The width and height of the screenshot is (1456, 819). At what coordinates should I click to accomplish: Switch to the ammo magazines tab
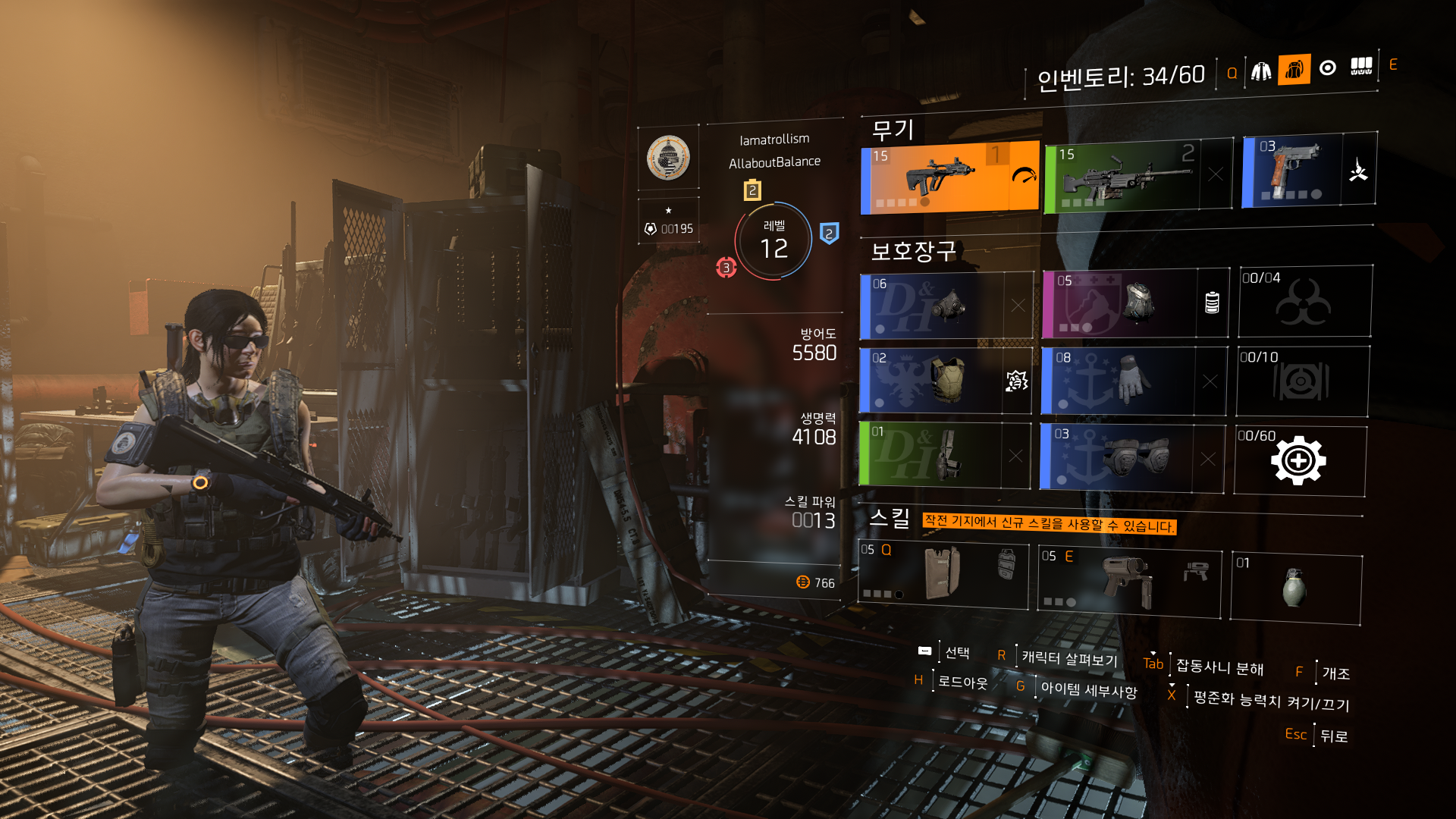(1361, 67)
